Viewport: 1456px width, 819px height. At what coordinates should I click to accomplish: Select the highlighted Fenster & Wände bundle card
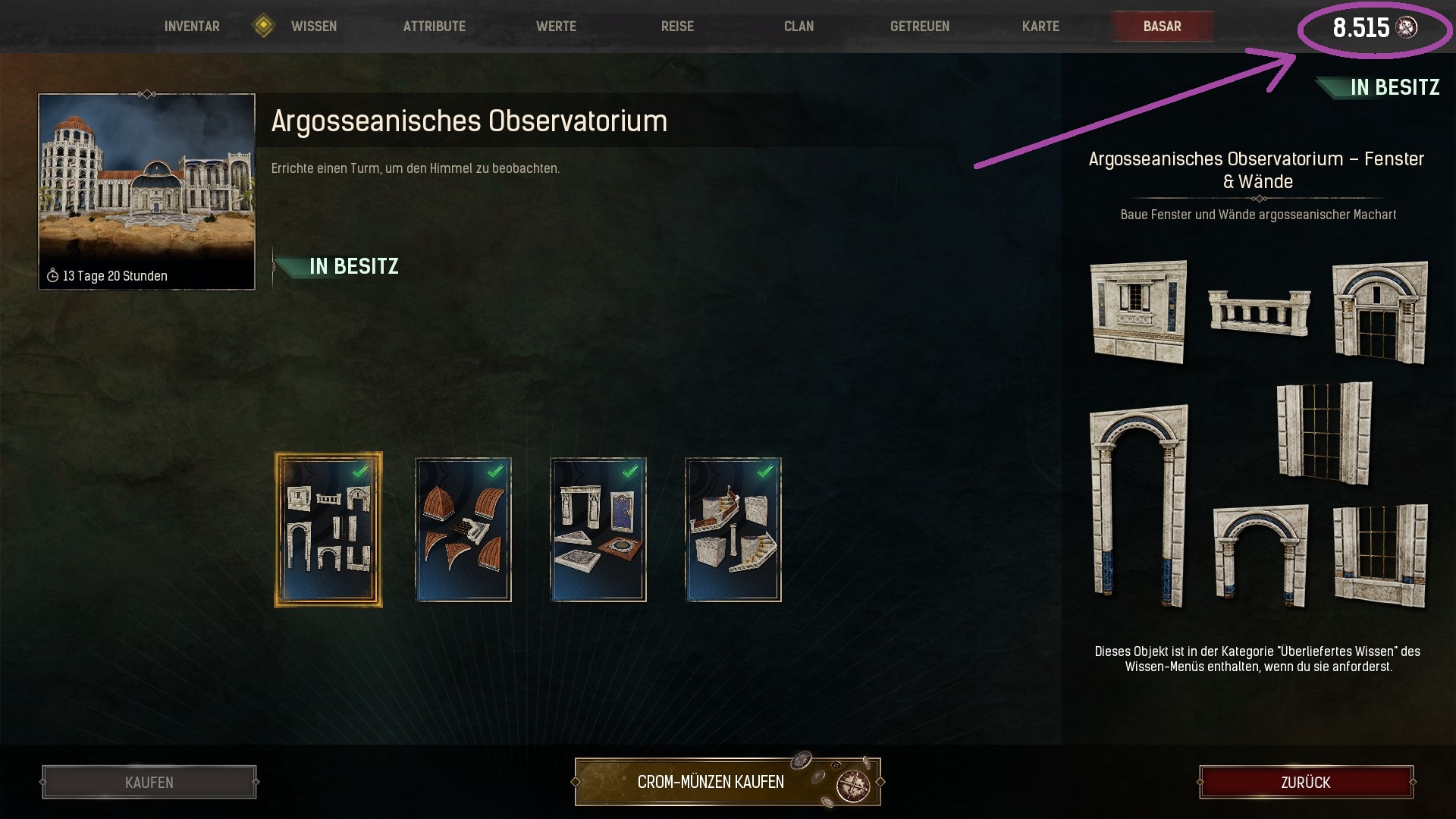328,529
